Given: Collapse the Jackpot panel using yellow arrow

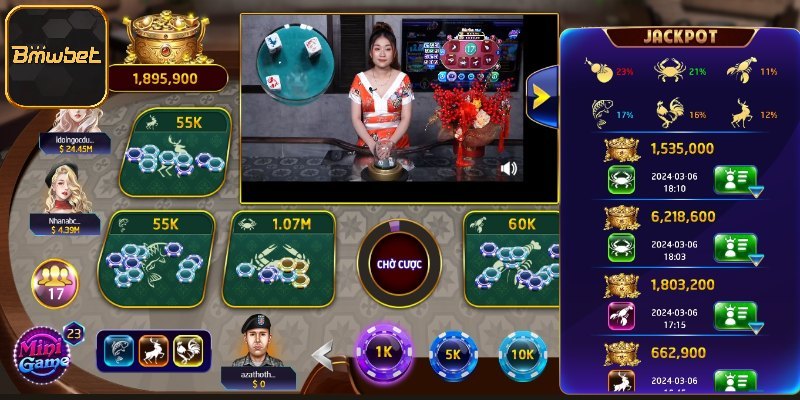Looking at the screenshot, I should click(541, 96).
